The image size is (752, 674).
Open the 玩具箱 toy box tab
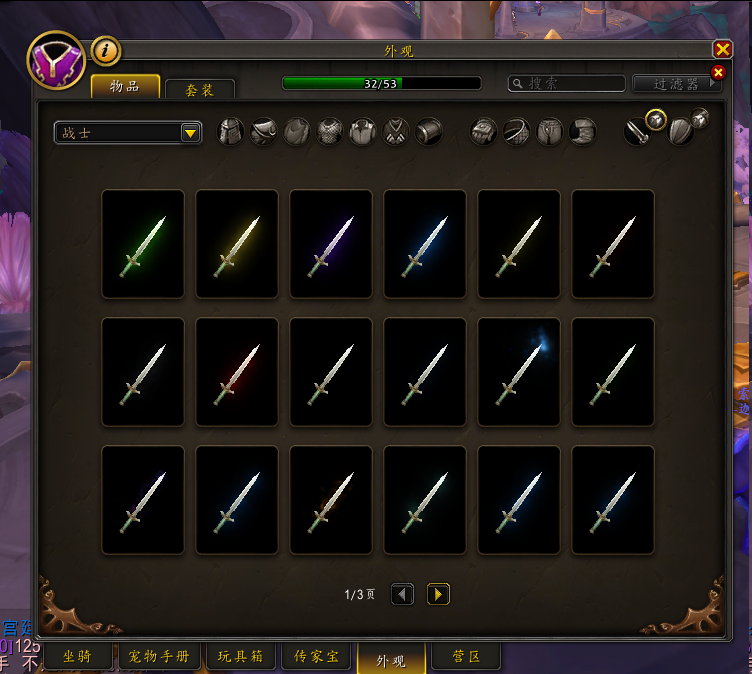pyautogui.click(x=241, y=657)
